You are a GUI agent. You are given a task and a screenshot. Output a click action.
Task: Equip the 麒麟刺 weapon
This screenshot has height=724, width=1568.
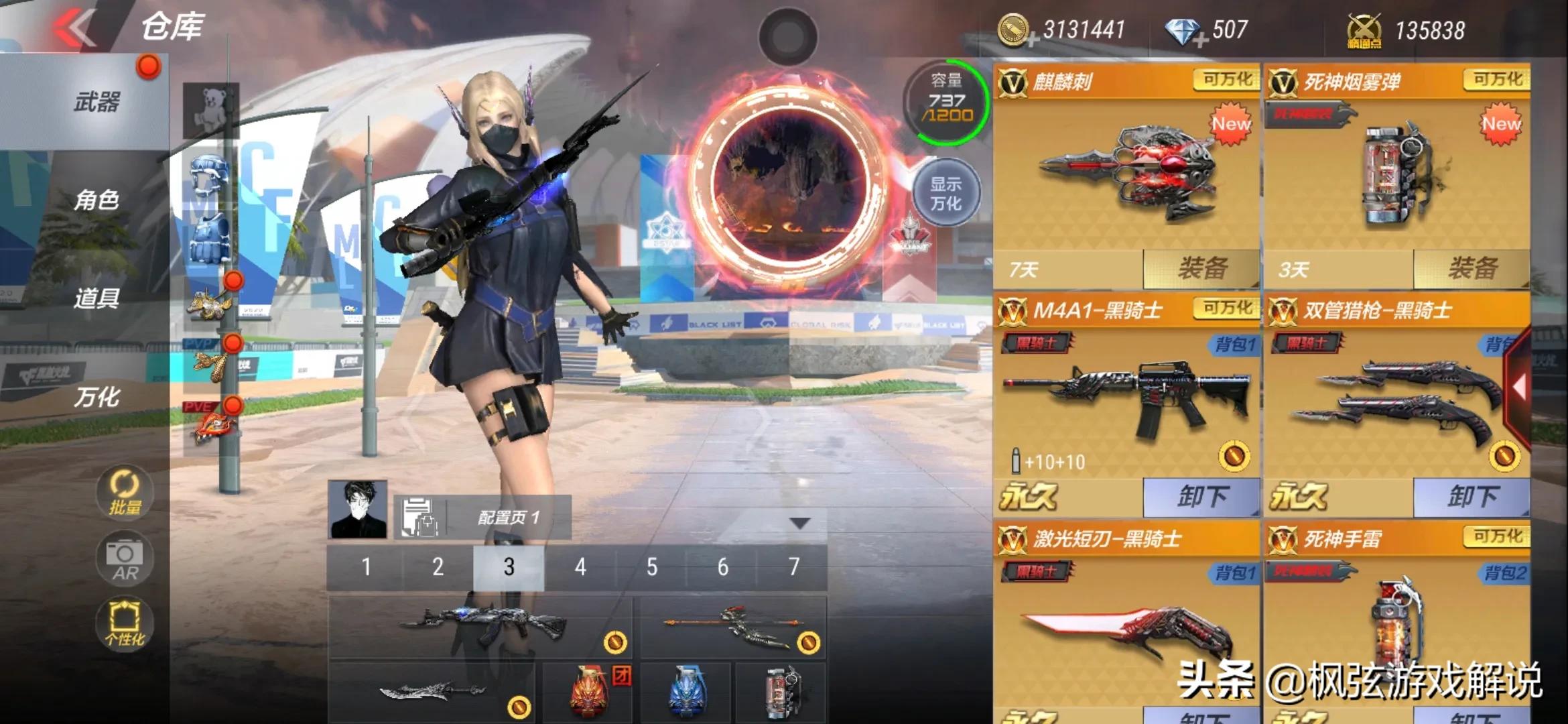pyautogui.click(x=1201, y=269)
